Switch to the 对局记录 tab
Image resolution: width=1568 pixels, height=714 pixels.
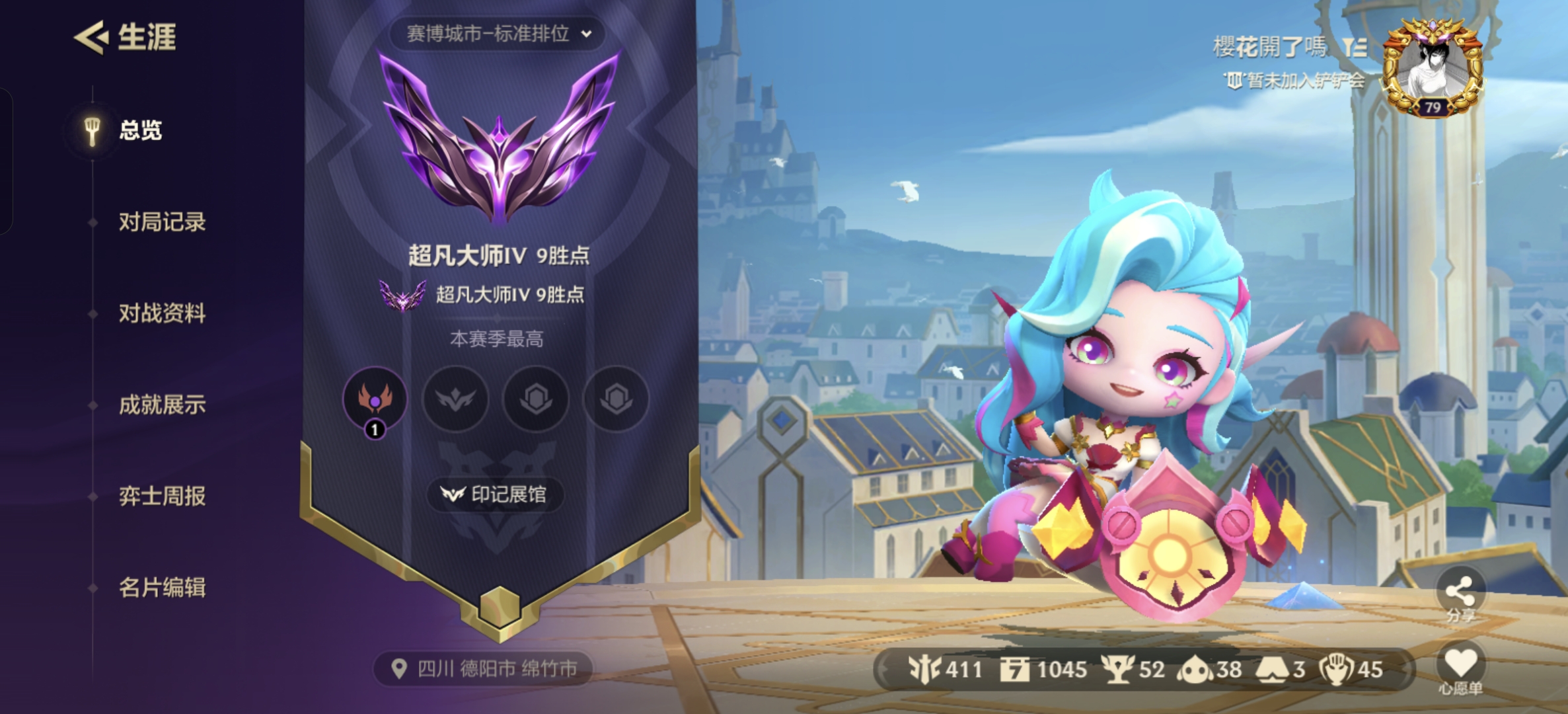pyautogui.click(x=163, y=223)
